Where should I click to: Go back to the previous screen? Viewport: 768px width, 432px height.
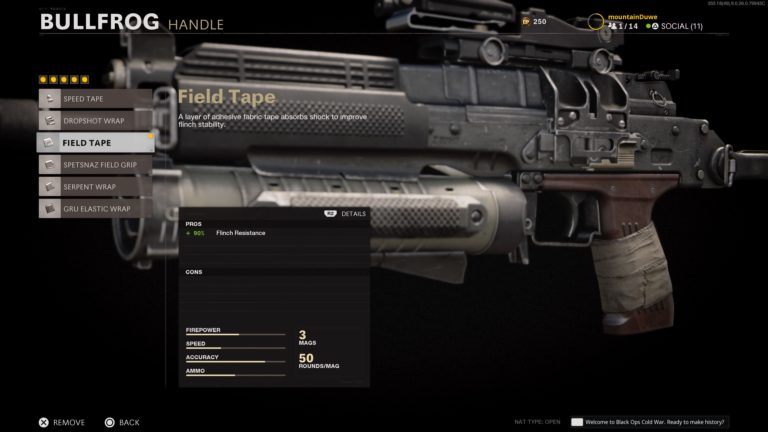tap(121, 422)
